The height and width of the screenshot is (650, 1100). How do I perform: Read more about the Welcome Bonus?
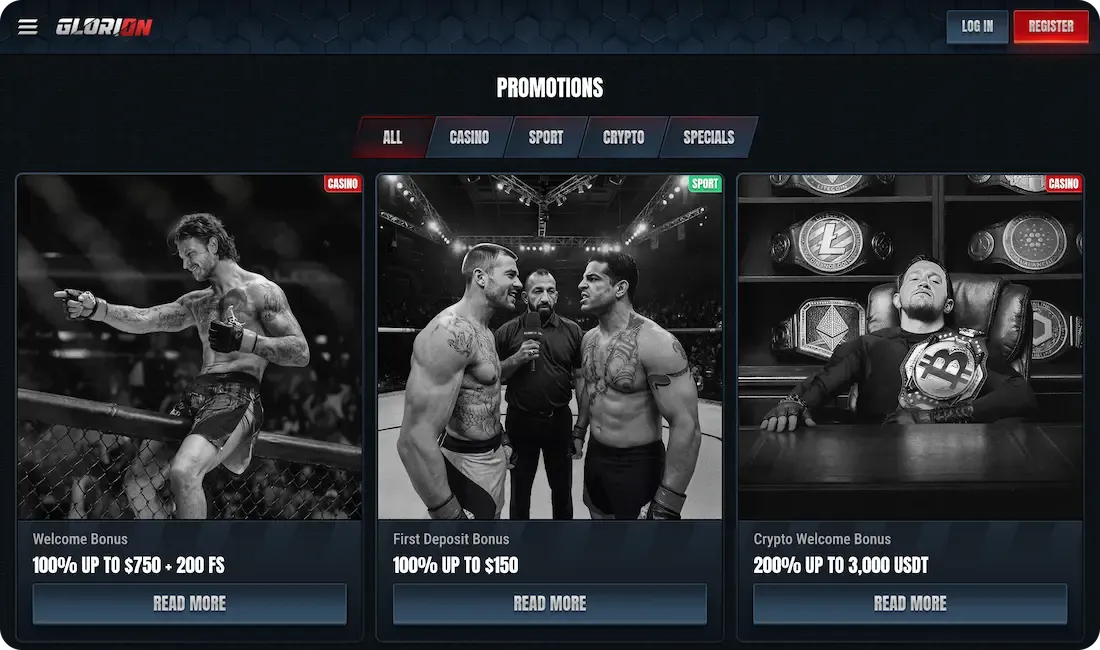tap(190, 604)
